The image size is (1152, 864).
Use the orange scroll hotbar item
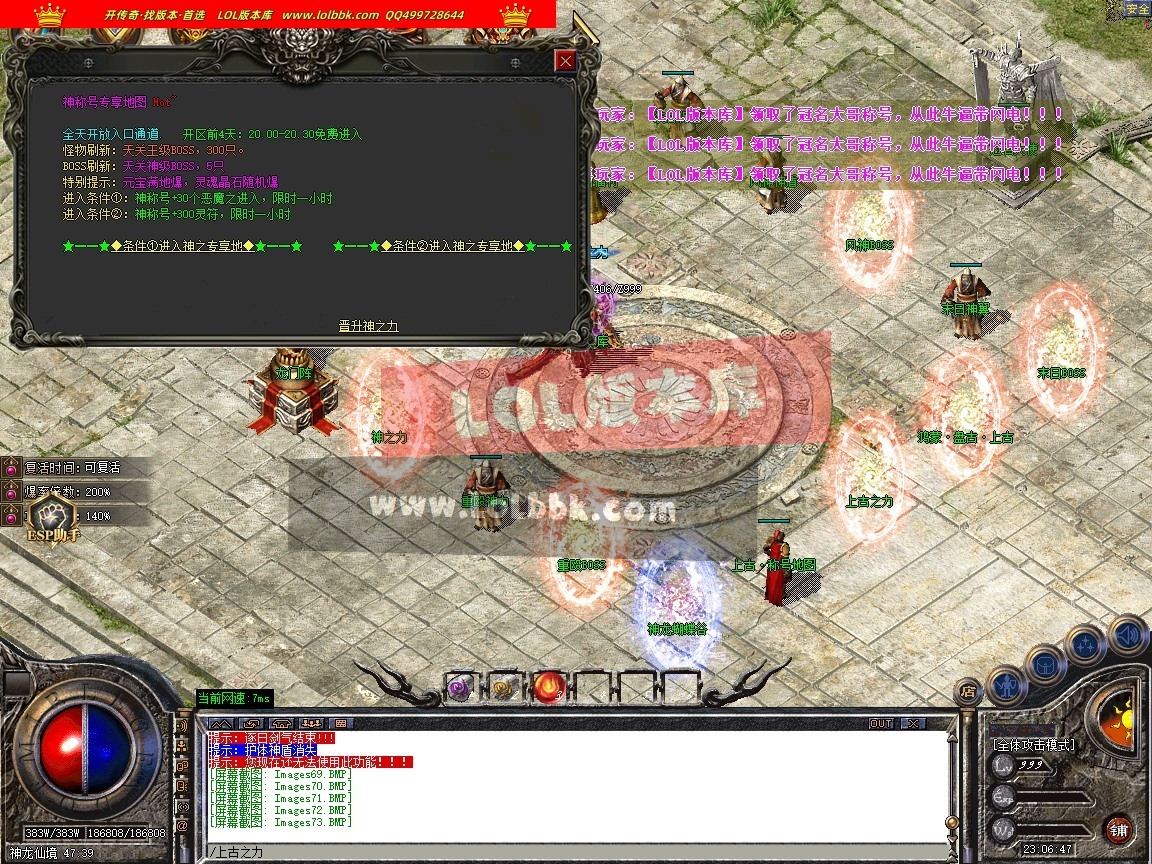click(503, 687)
